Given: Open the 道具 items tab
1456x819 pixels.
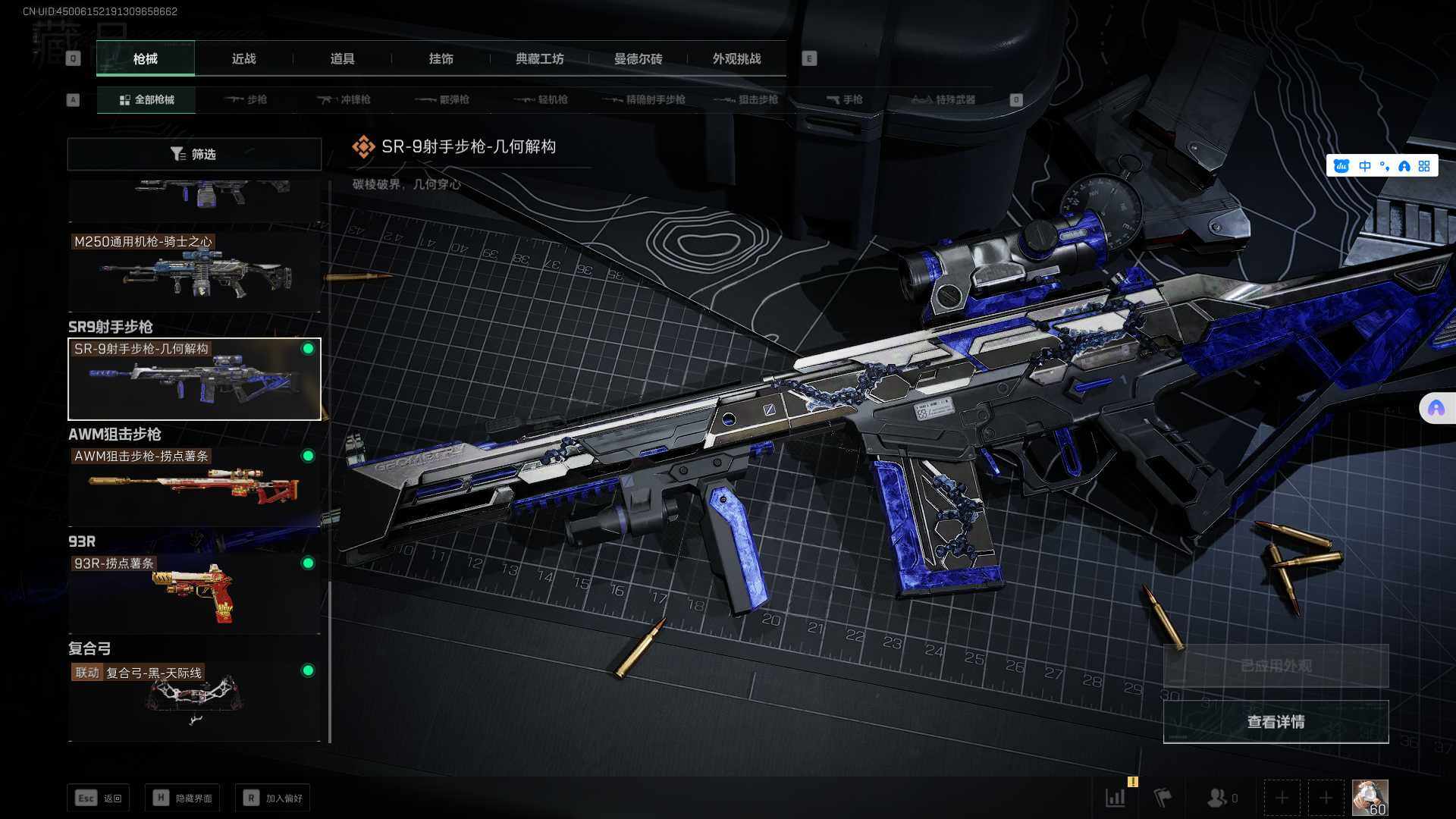Looking at the screenshot, I should [x=342, y=59].
